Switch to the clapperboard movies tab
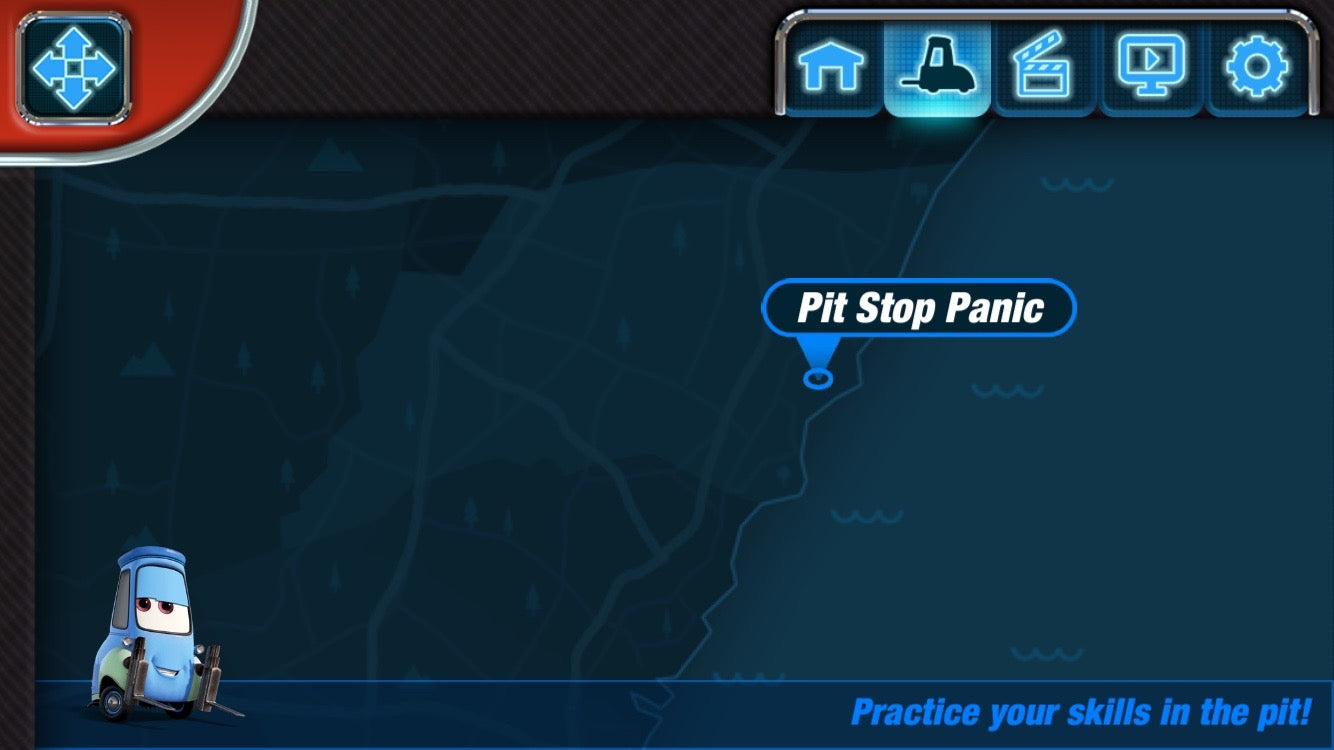 (1044, 68)
